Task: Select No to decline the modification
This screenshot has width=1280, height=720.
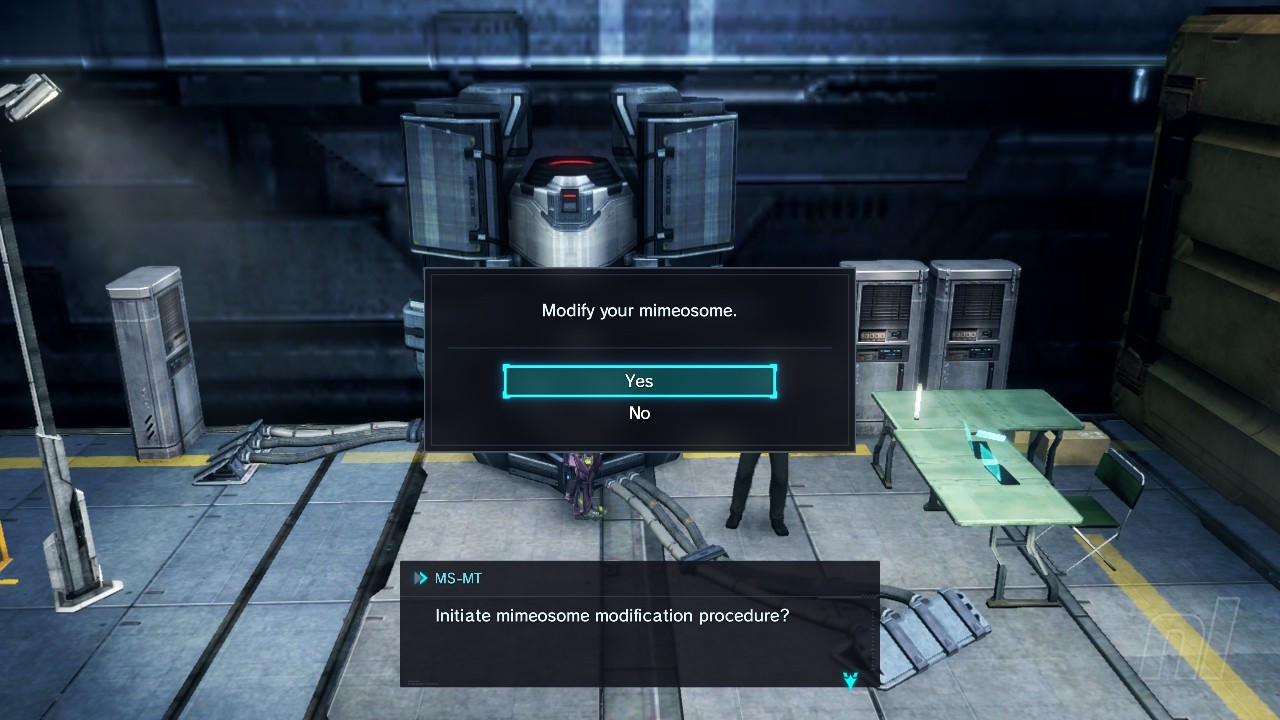Action: tap(639, 413)
